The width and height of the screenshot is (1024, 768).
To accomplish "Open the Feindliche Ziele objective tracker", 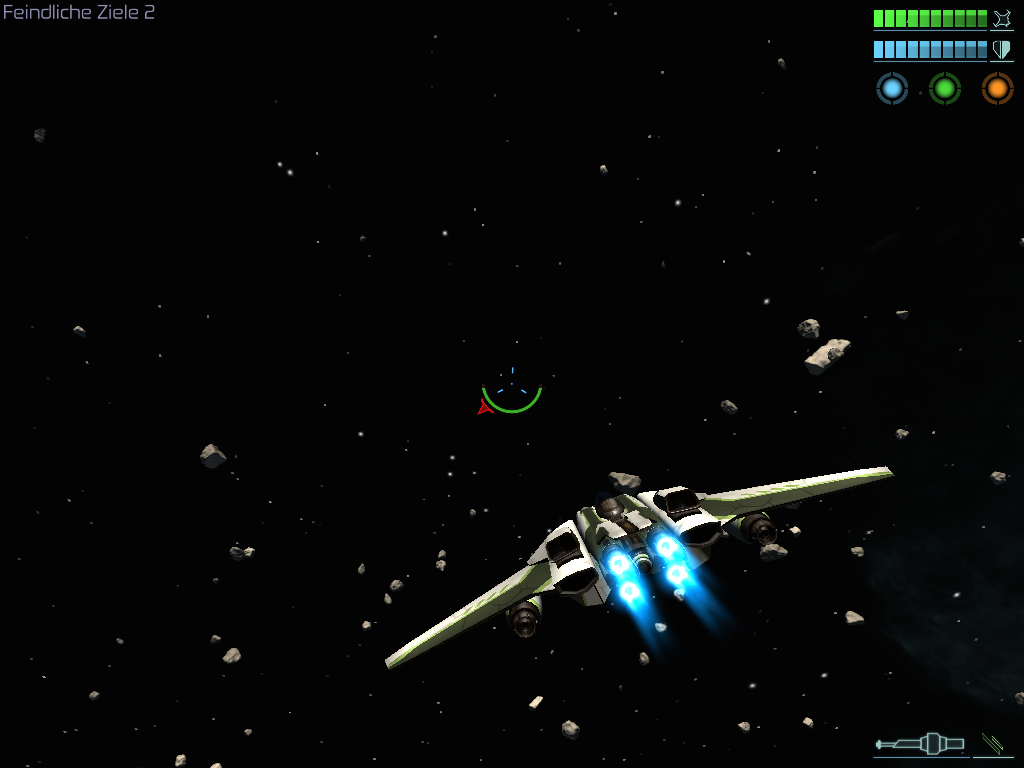I will tap(79, 13).
